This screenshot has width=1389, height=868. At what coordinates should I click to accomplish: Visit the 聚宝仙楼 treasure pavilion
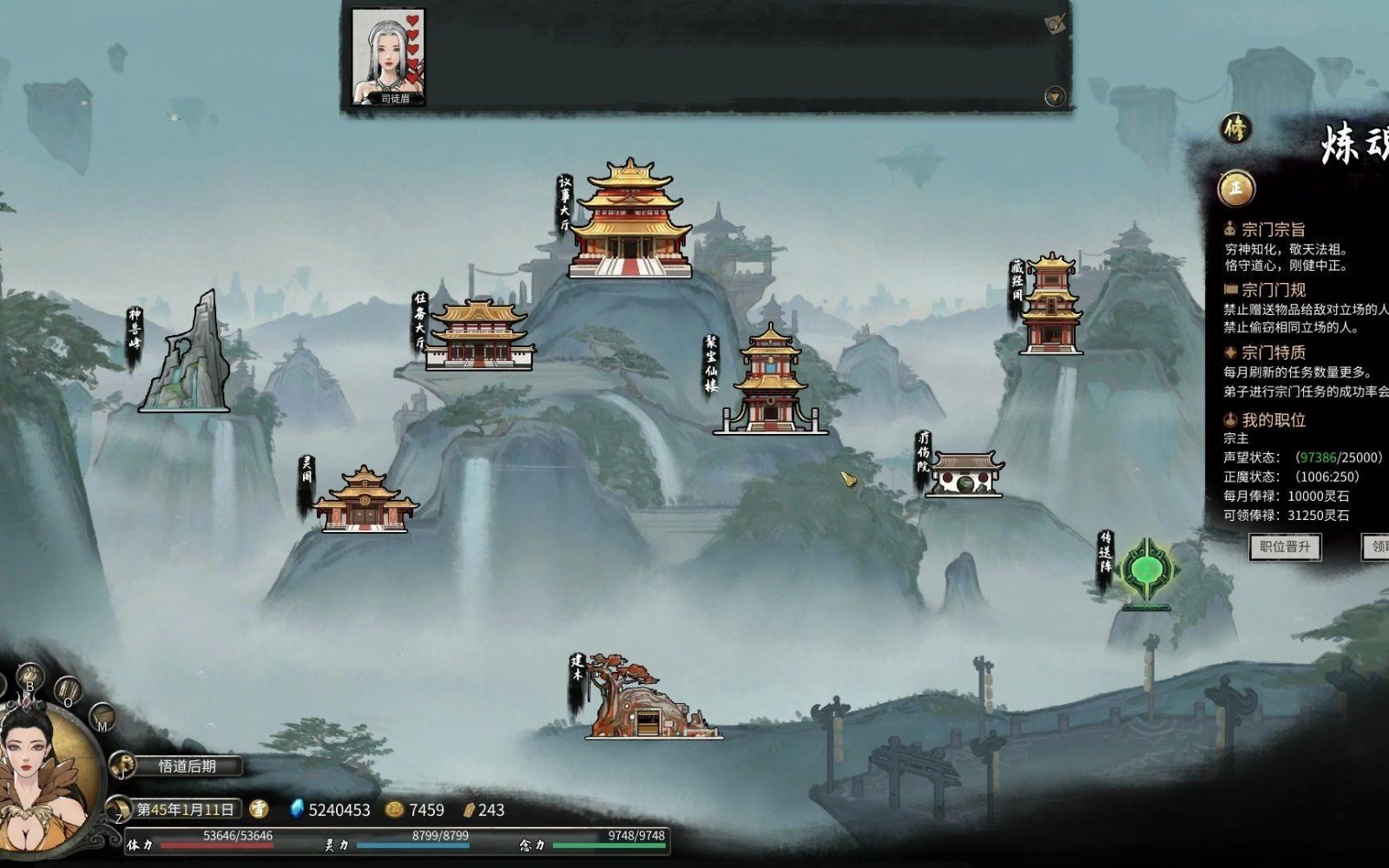[770, 382]
